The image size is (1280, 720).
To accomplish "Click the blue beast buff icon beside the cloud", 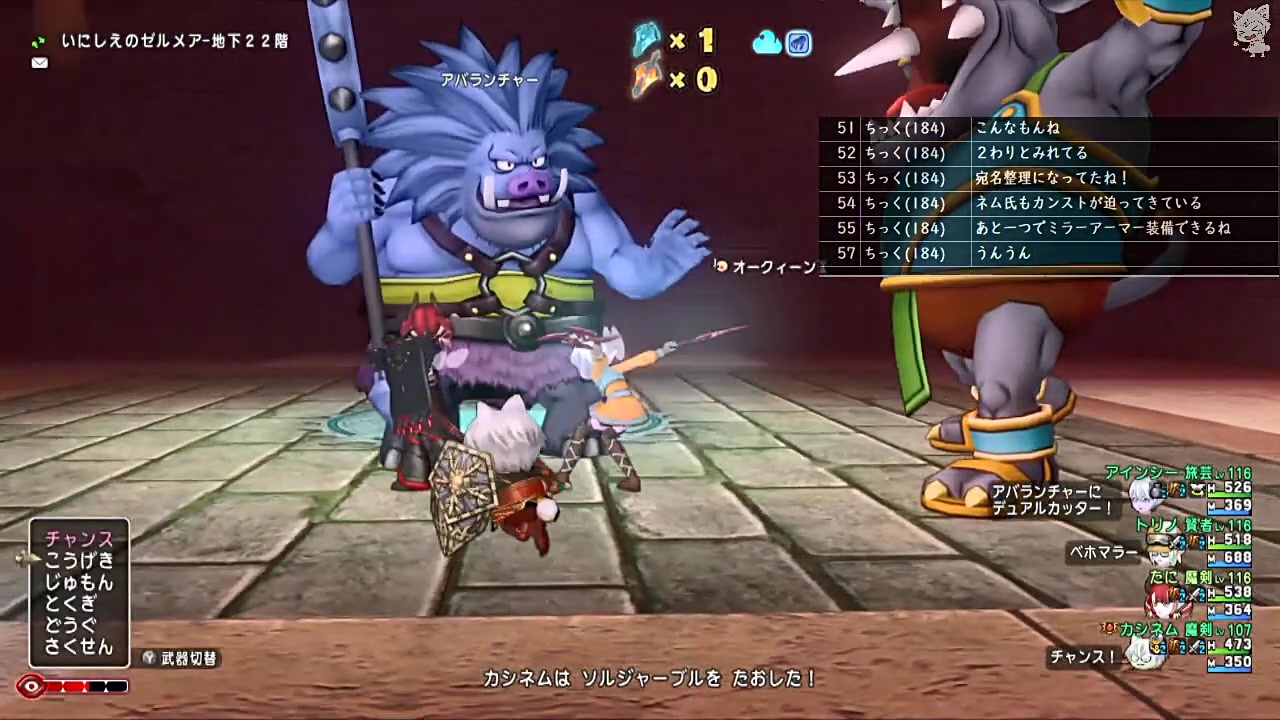I will tap(798, 43).
